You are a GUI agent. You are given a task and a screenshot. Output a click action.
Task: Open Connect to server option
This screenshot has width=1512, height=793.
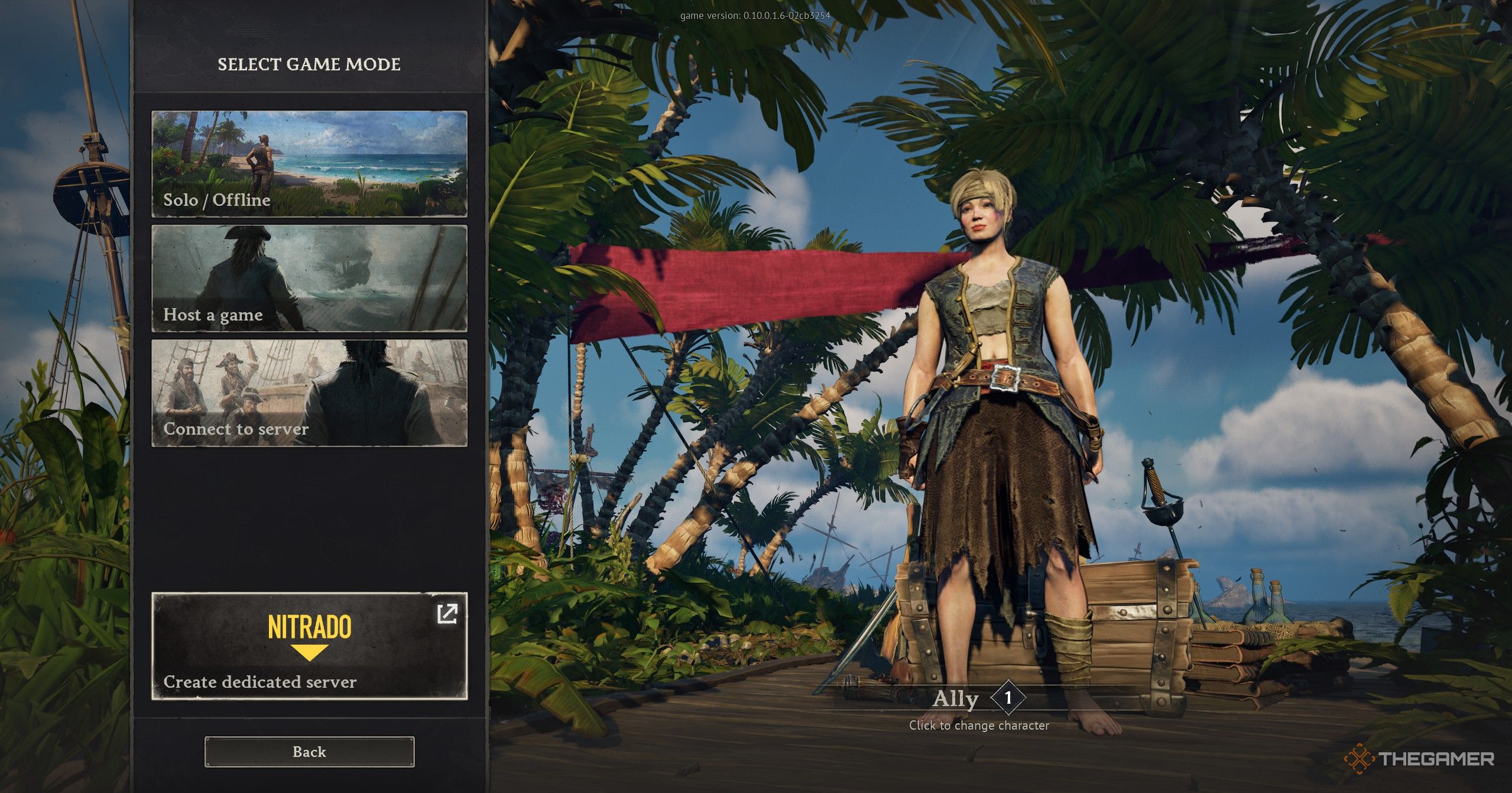(x=309, y=393)
